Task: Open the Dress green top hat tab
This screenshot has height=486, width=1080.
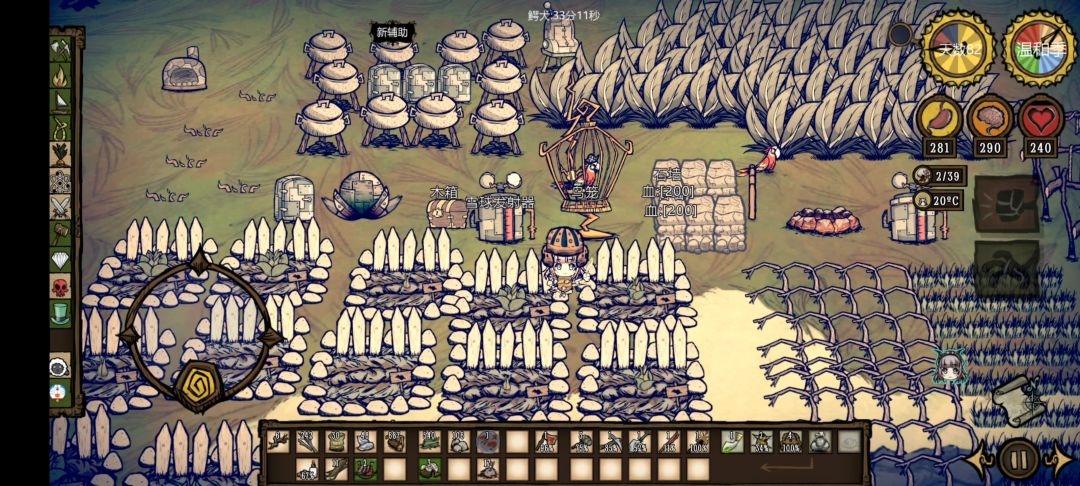Action: pos(62,313)
